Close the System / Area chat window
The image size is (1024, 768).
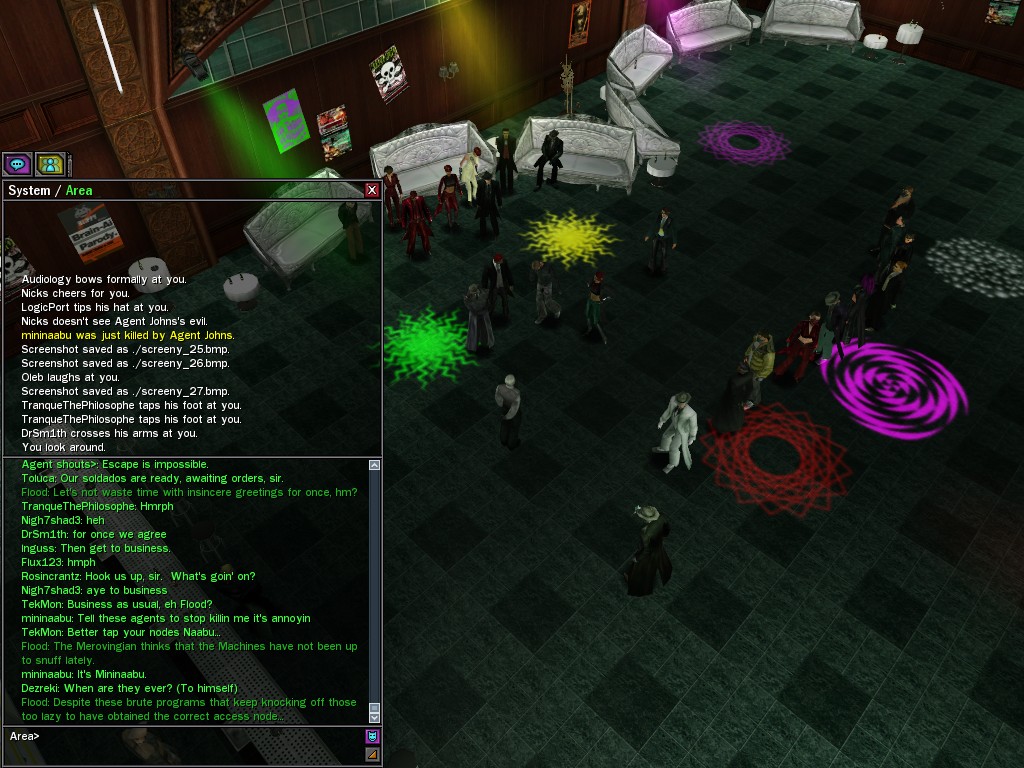click(x=372, y=190)
